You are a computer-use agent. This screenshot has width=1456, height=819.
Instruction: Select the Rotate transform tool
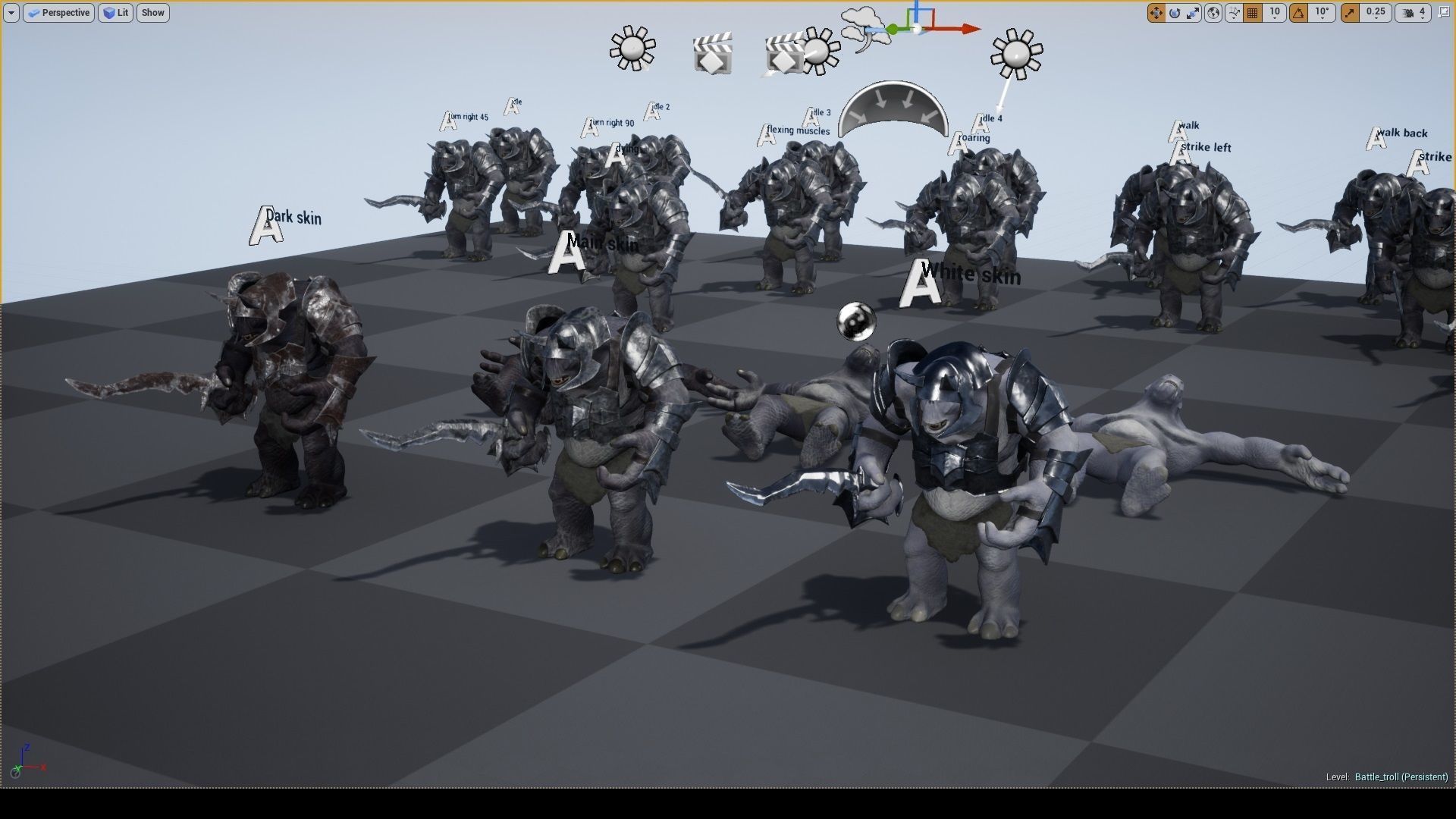pos(1175,13)
